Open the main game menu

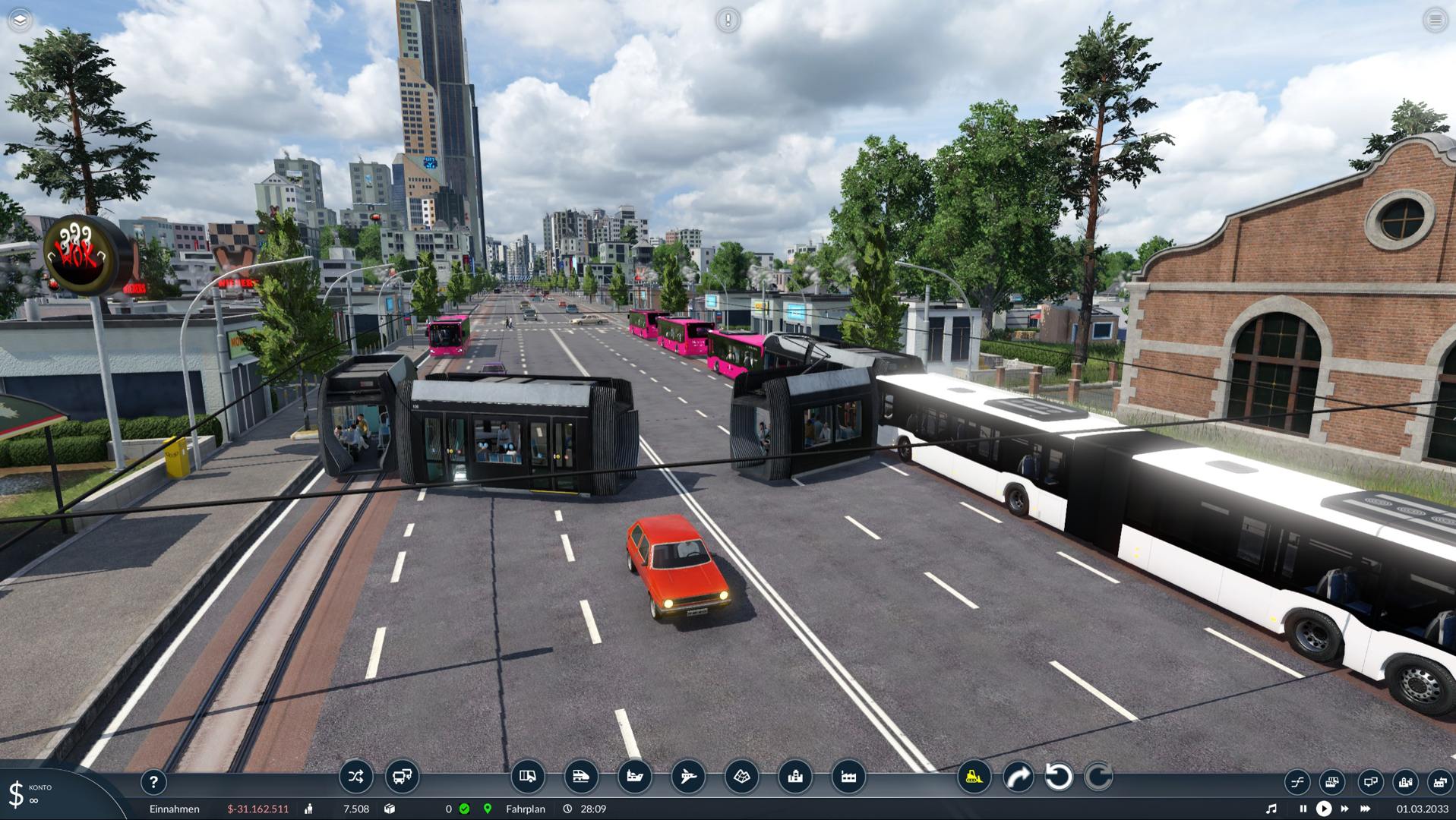coord(1435,20)
